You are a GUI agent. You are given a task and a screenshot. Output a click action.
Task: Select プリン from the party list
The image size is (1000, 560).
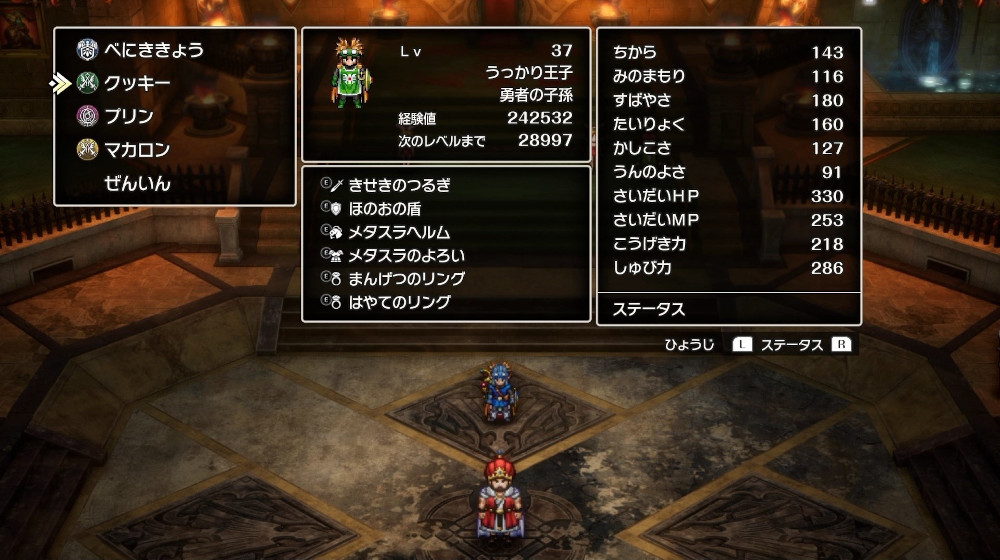pyautogui.click(x=129, y=116)
